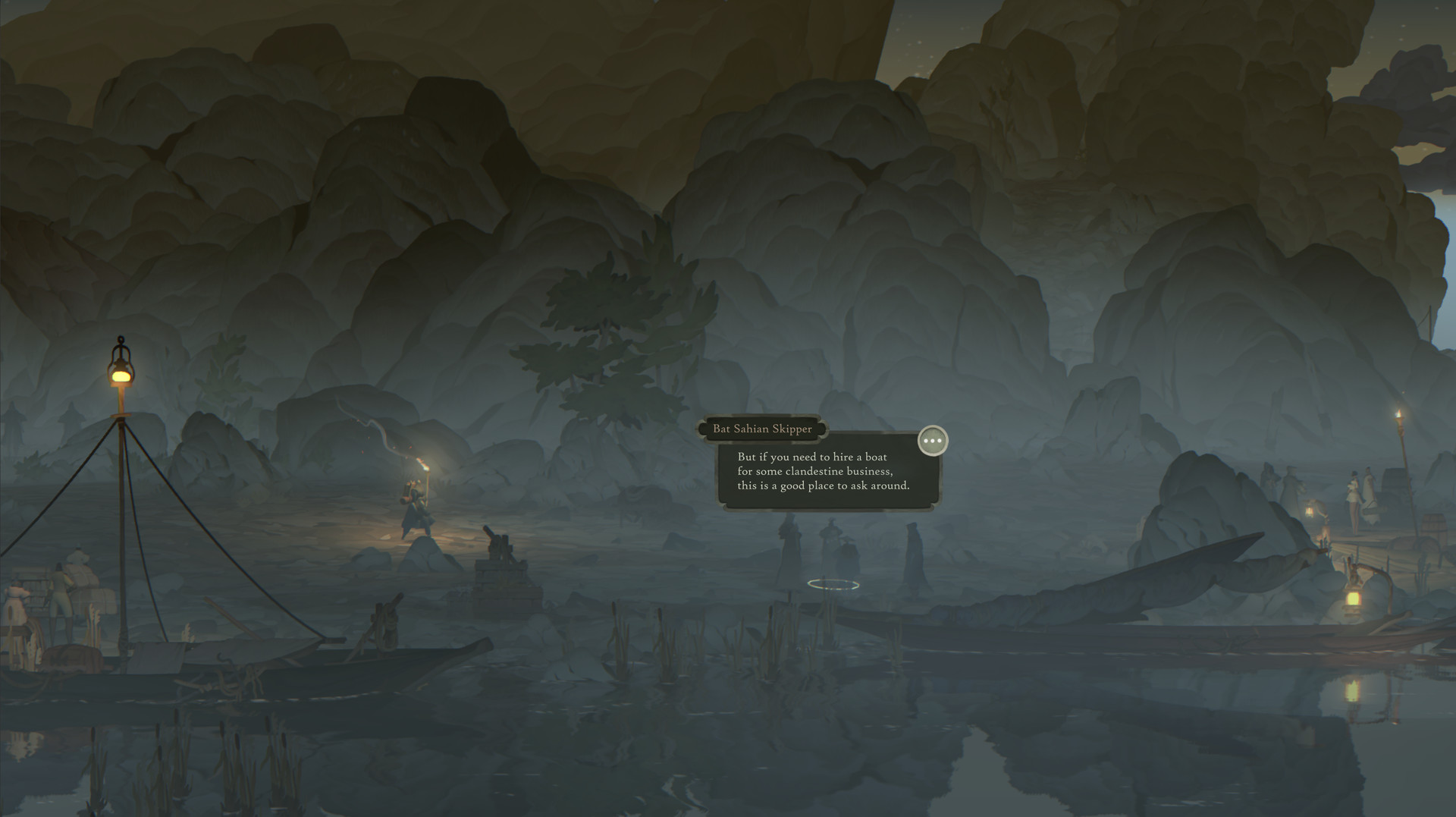Image resolution: width=1456 pixels, height=817 pixels.
Task: Continue the Bat Sahian Skipper dialogue
Action: pyautogui.click(x=932, y=441)
